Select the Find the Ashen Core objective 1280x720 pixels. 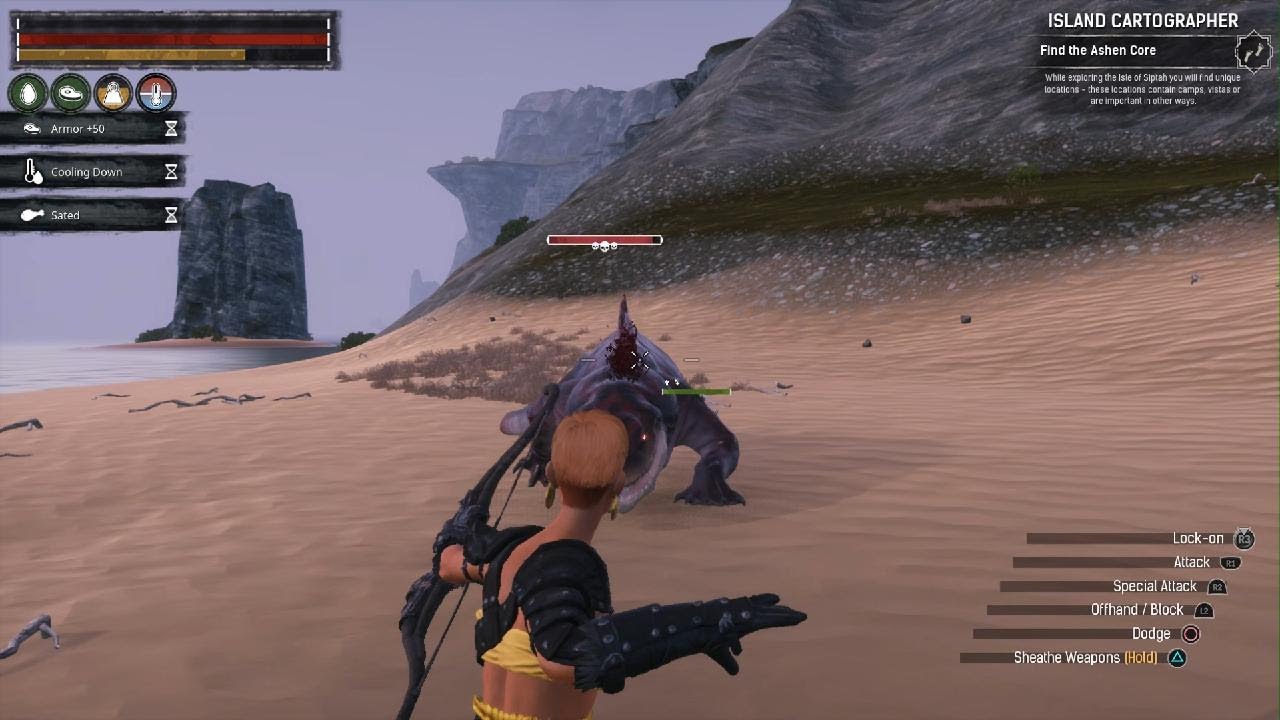pos(1098,50)
